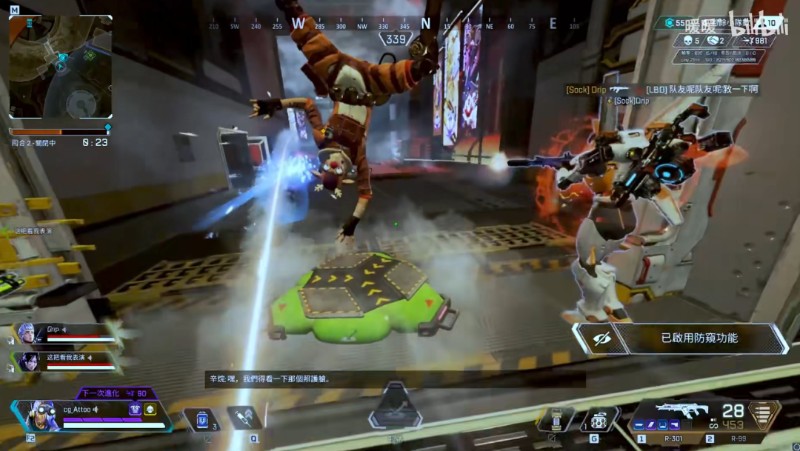Activate the syringe tactical ability icon
This screenshot has height=451, width=800.
(244, 418)
